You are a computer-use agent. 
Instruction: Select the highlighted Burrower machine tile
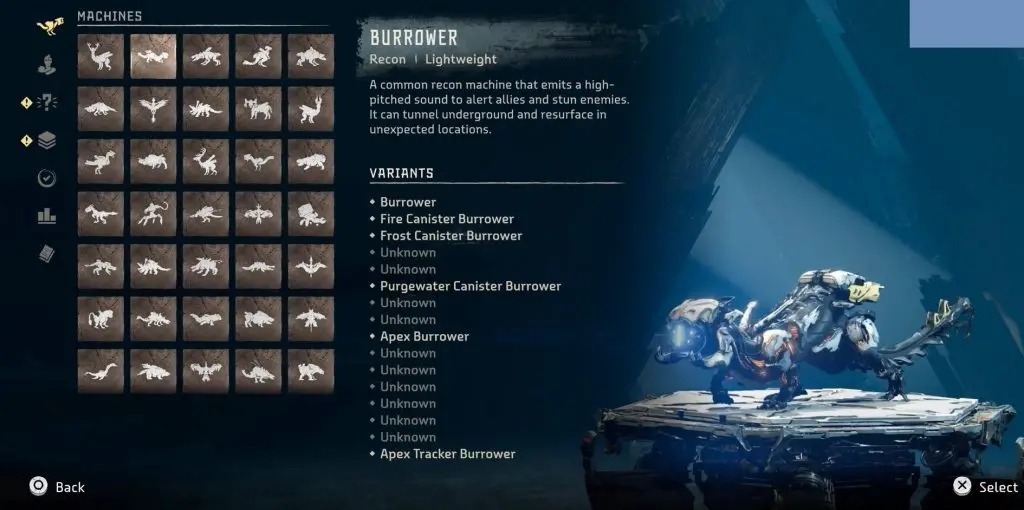(x=153, y=56)
